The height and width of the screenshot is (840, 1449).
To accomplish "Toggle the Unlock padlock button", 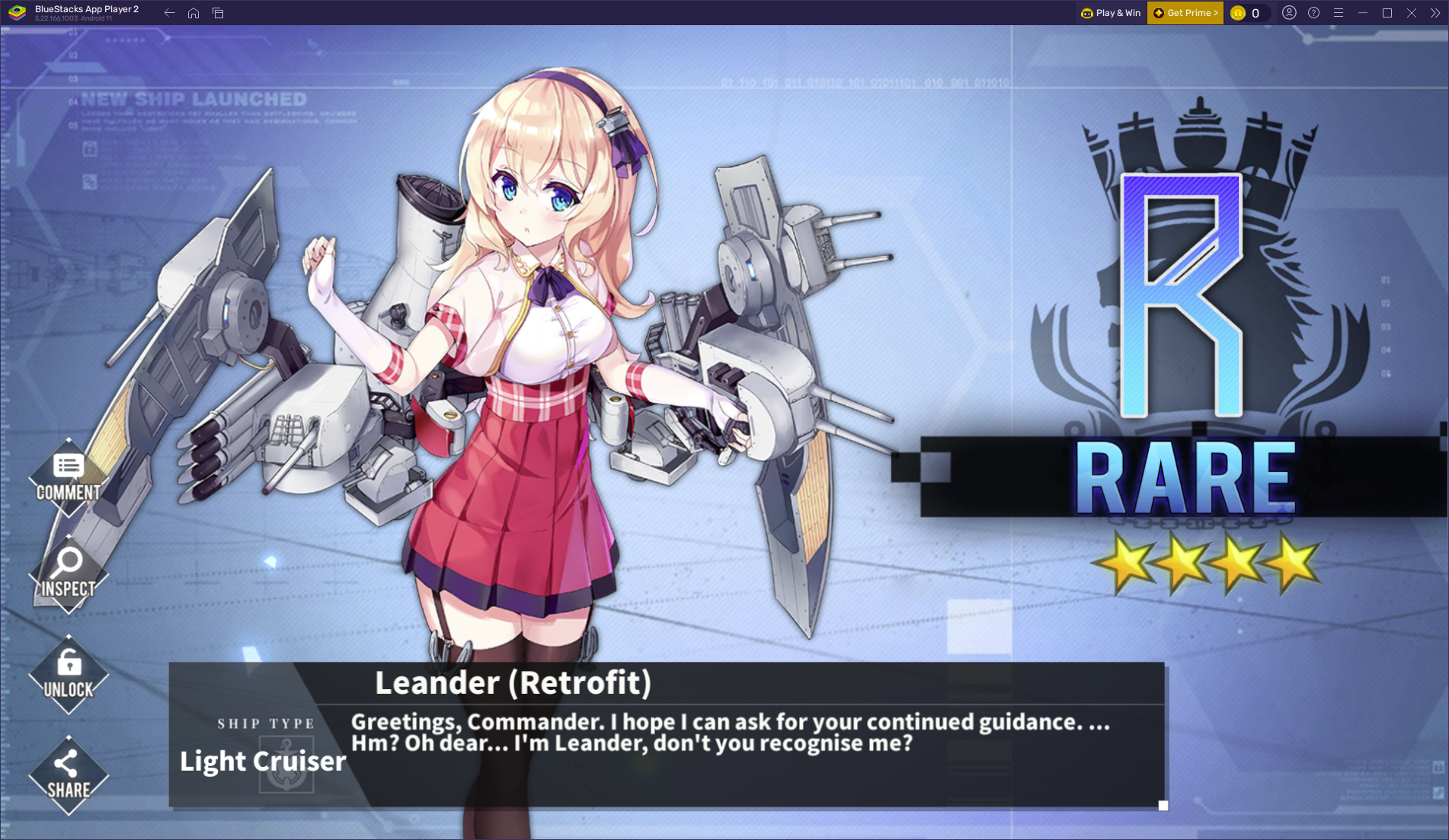I will (69, 674).
